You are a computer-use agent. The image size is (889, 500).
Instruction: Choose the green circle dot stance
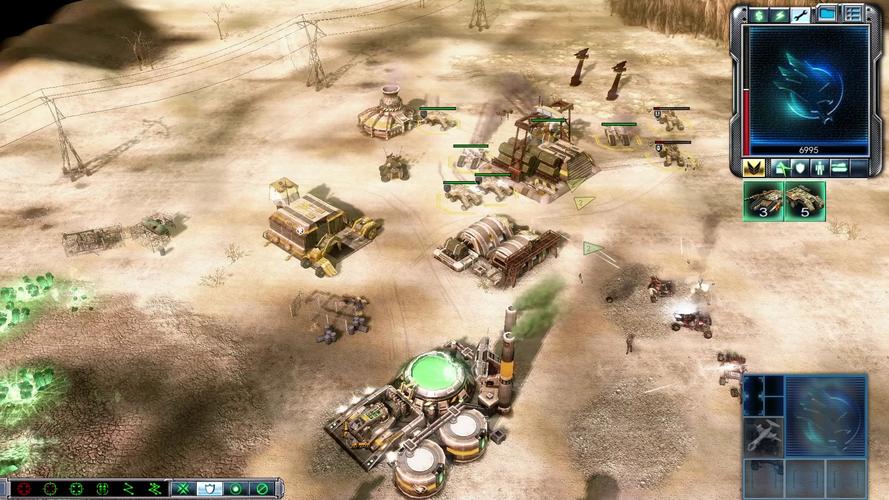coord(236,489)
